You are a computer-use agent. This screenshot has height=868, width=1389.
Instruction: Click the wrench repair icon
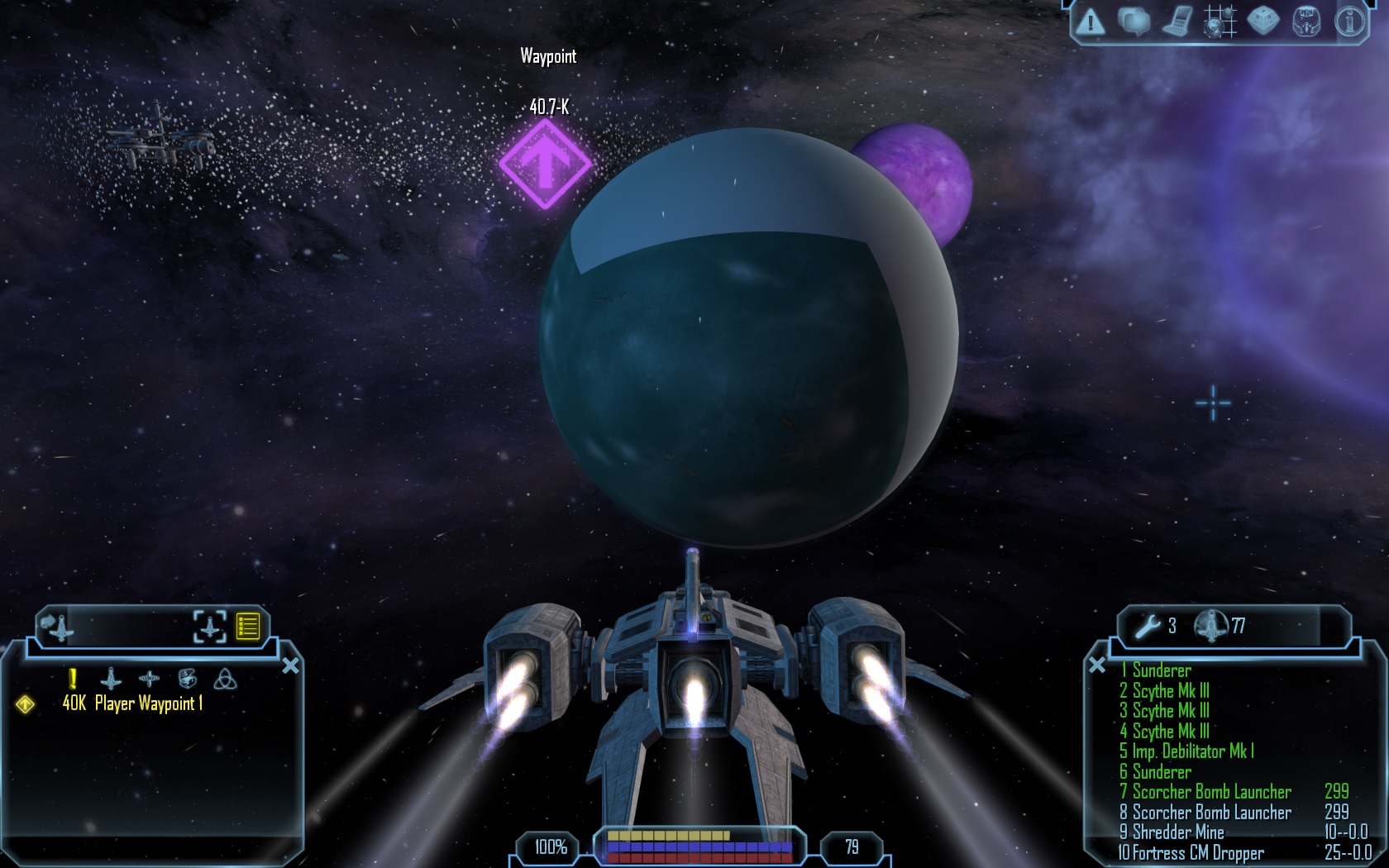coord(1147,627)
